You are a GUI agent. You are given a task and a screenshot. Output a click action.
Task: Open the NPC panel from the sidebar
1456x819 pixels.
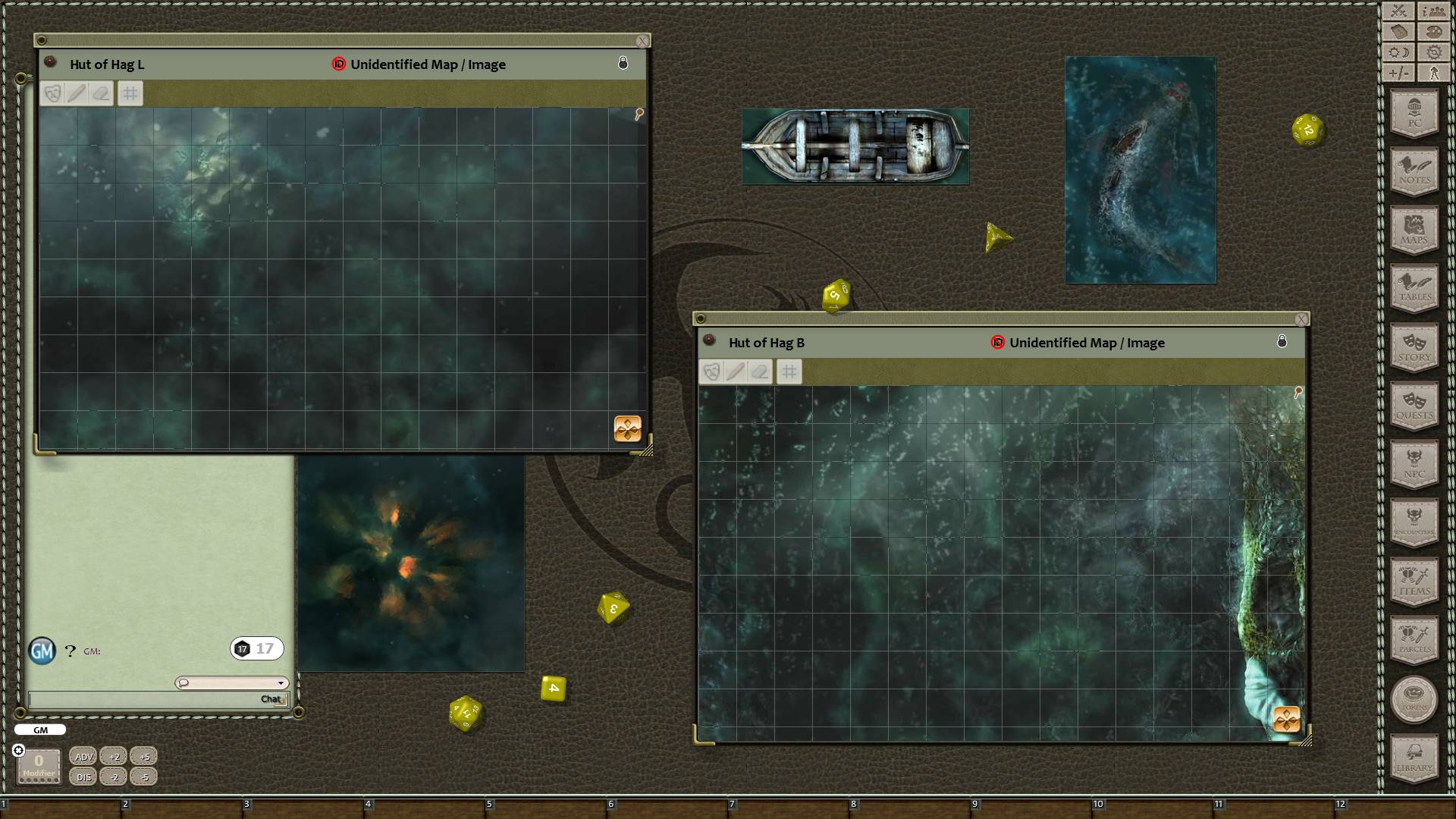coord(1414,465)
